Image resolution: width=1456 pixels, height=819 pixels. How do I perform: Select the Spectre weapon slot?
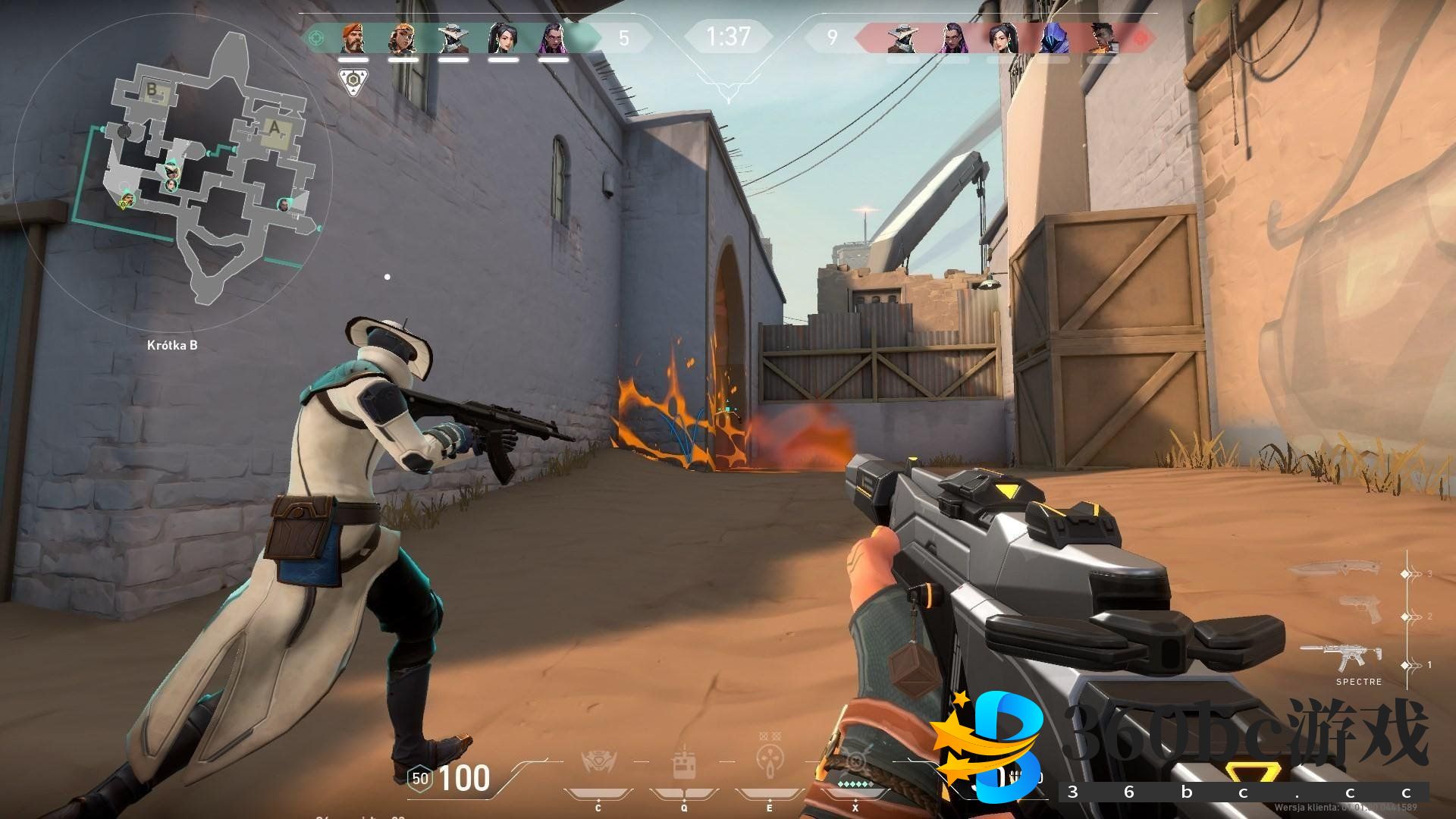pos(1342,658)
